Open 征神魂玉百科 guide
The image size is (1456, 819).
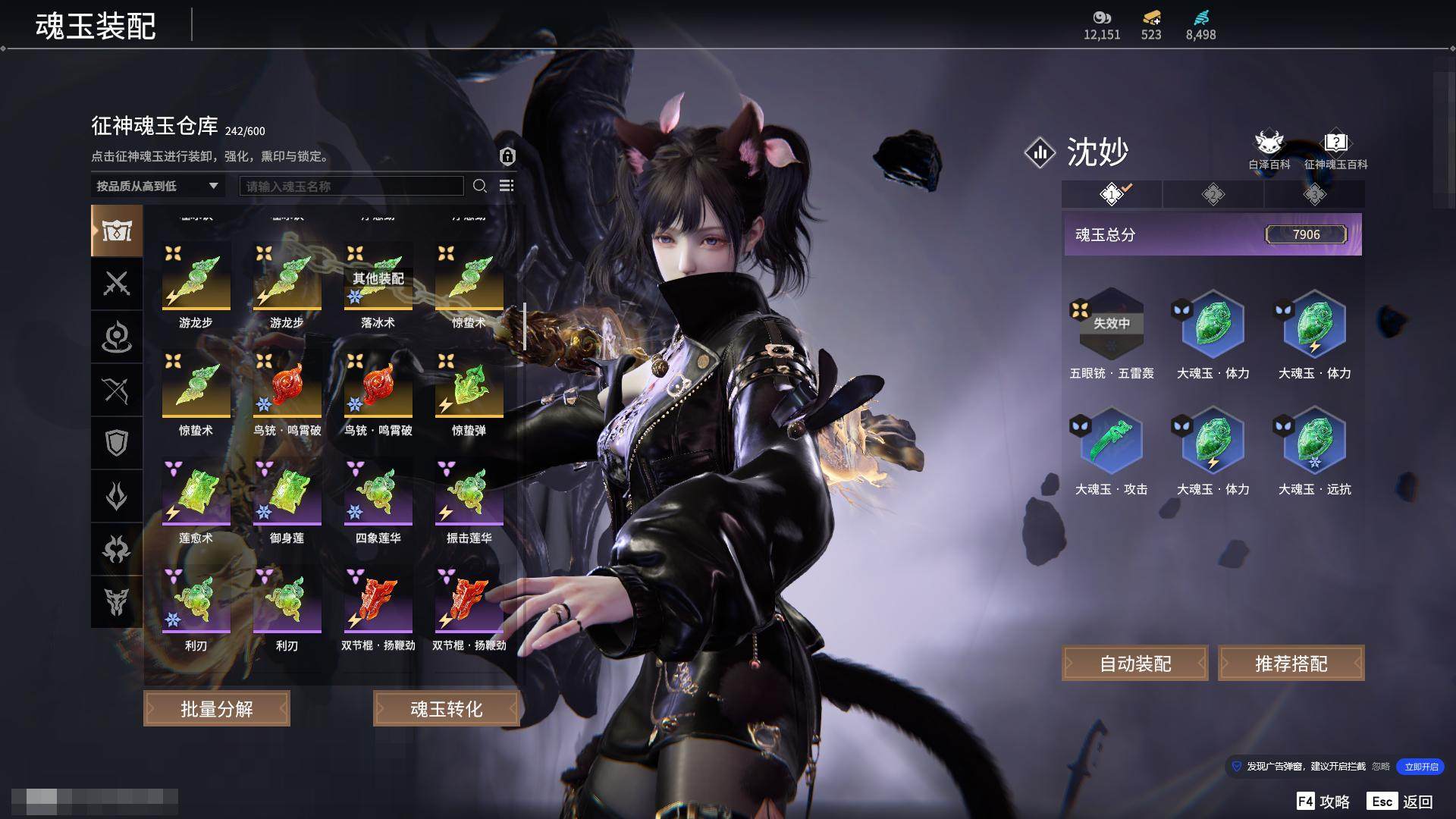1335,149
